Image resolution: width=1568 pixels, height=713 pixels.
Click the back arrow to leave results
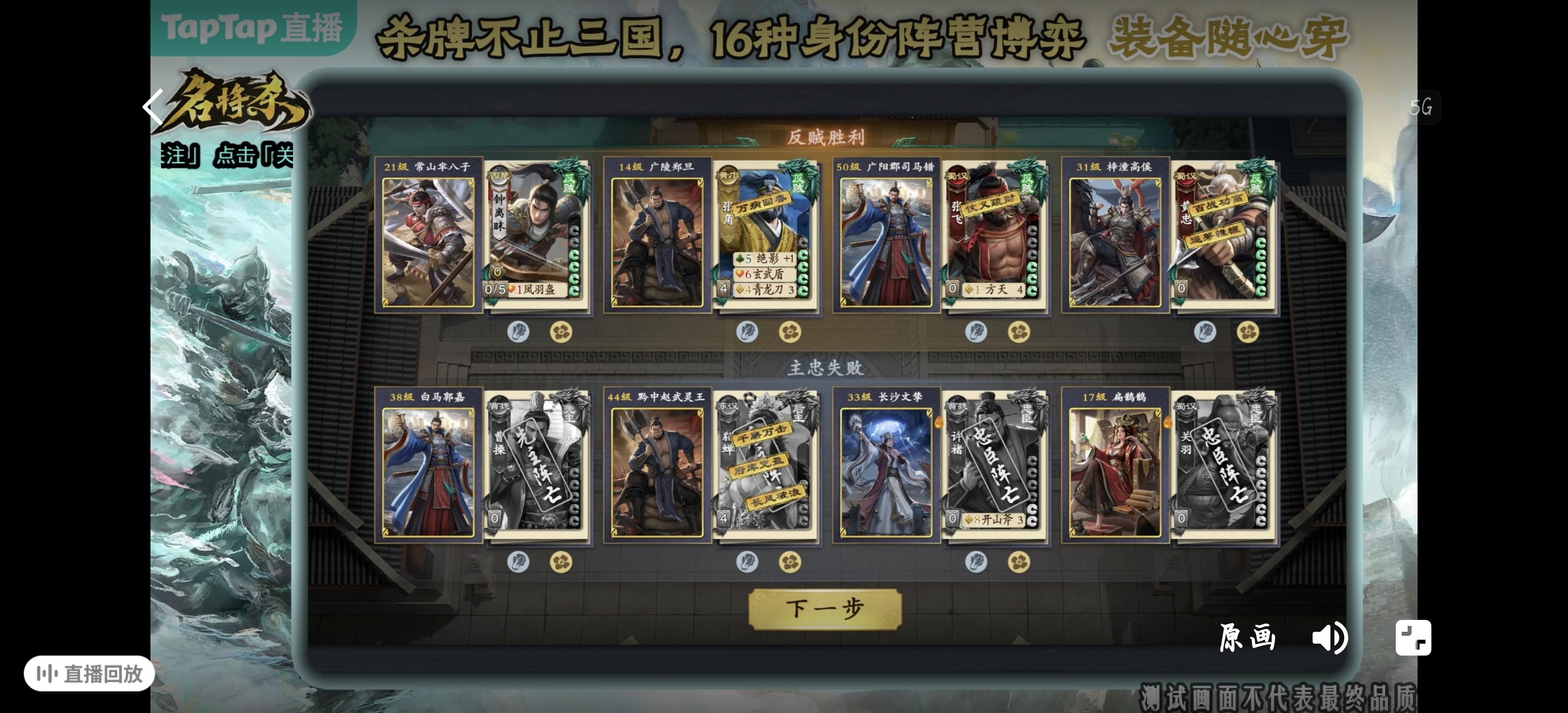coord(154,107)
